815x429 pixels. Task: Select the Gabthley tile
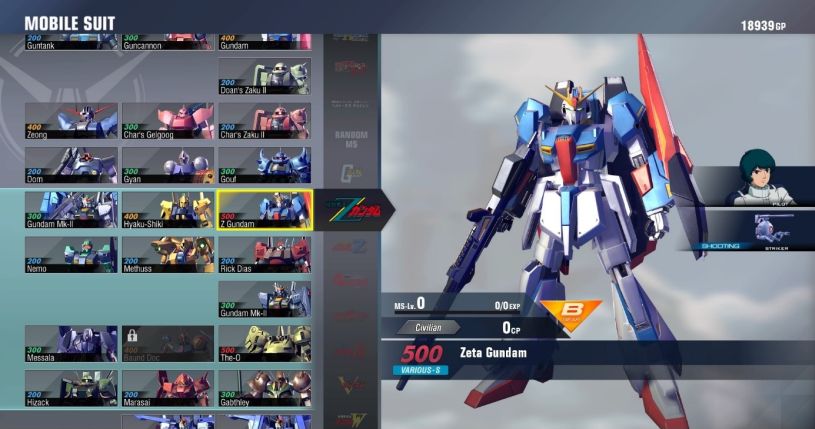pos(264,388)
